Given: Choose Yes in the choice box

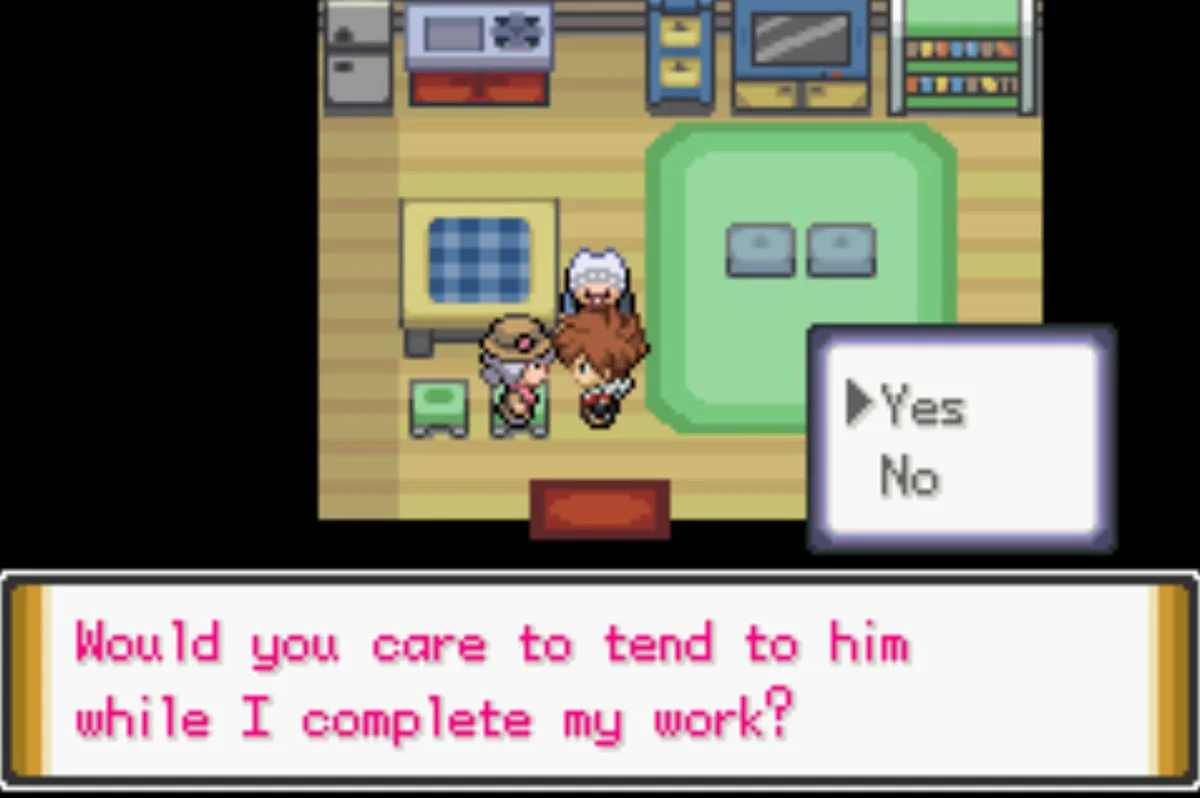Looking at the screenshot, I should [x=922, y=407].
